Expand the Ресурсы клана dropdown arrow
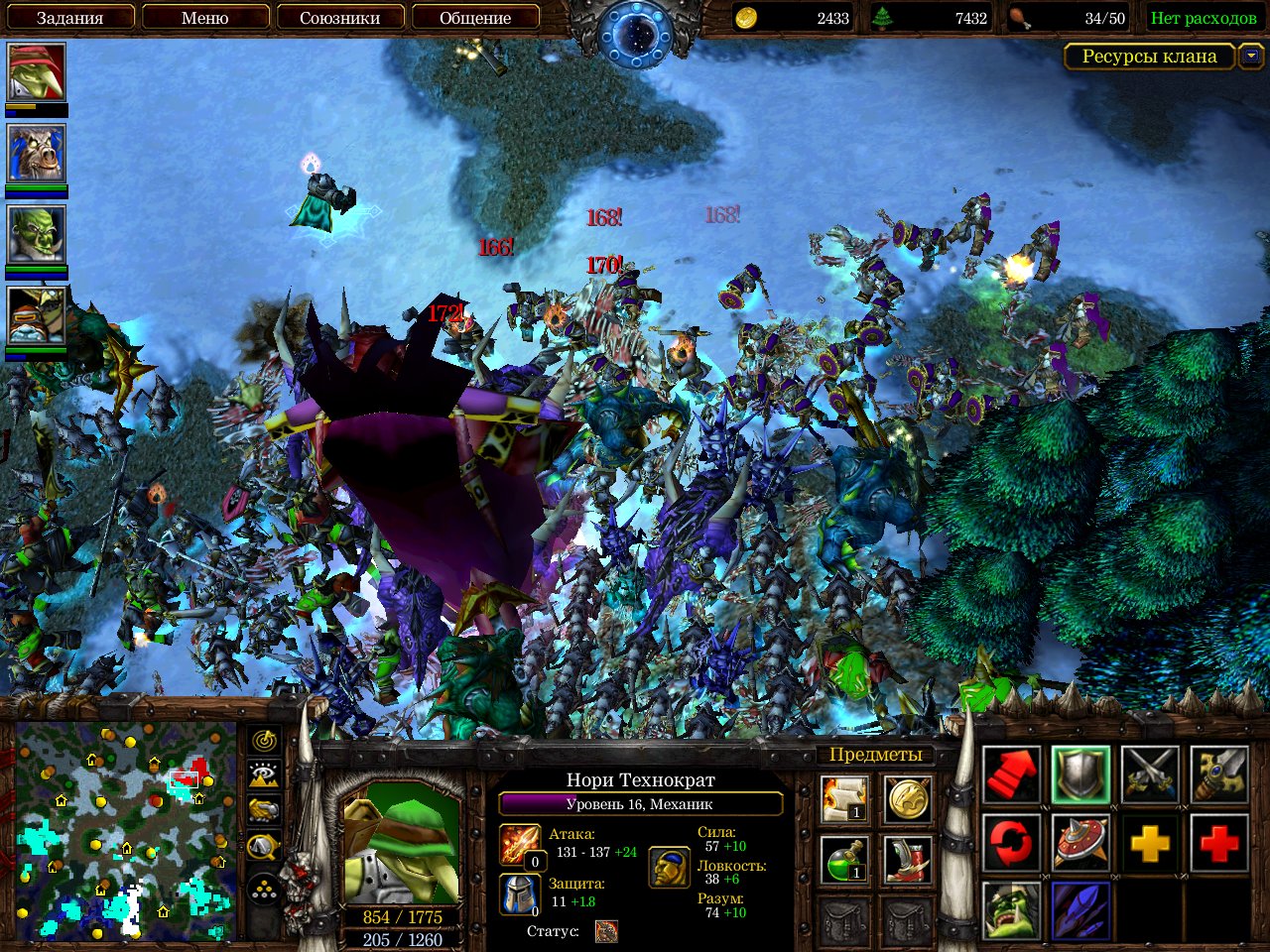1270x952 pixels. pyautogui.click(x=1250, y=57)
